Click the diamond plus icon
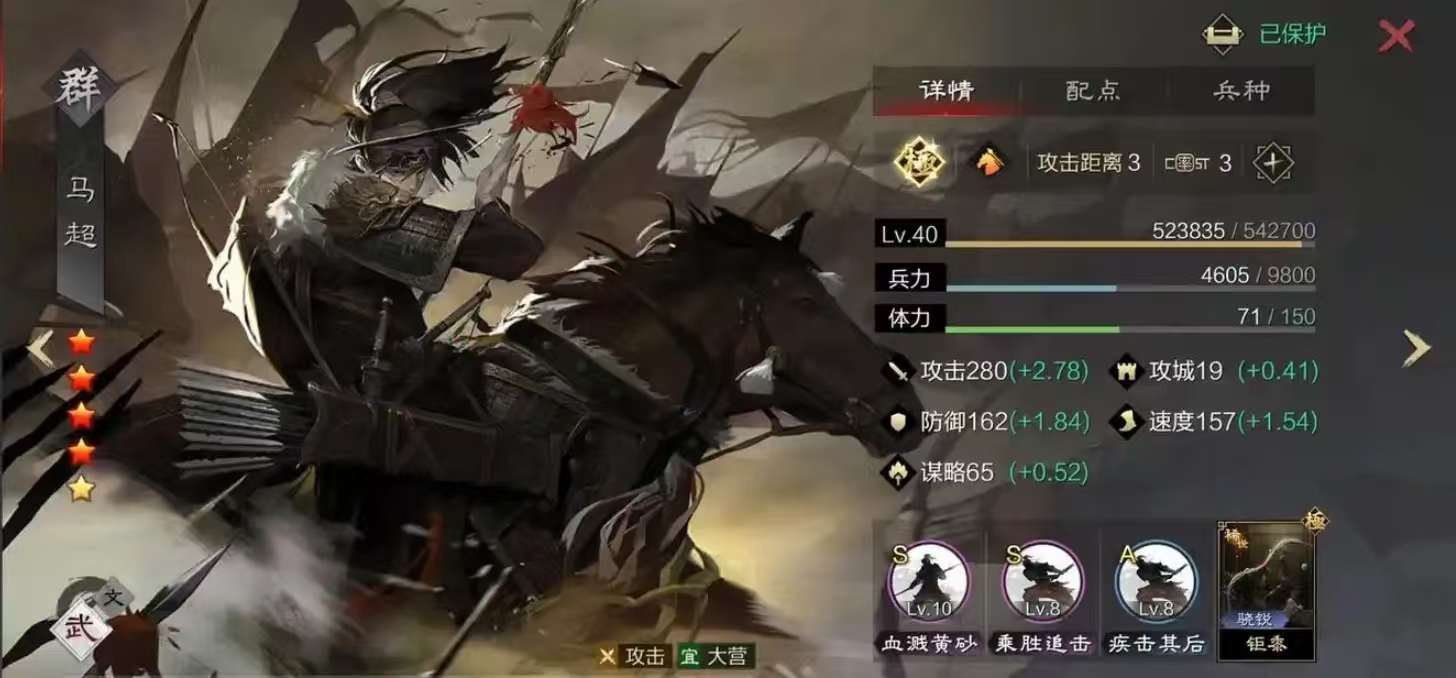Viewport: 1456px width, 678px height. pos(1273,163)
